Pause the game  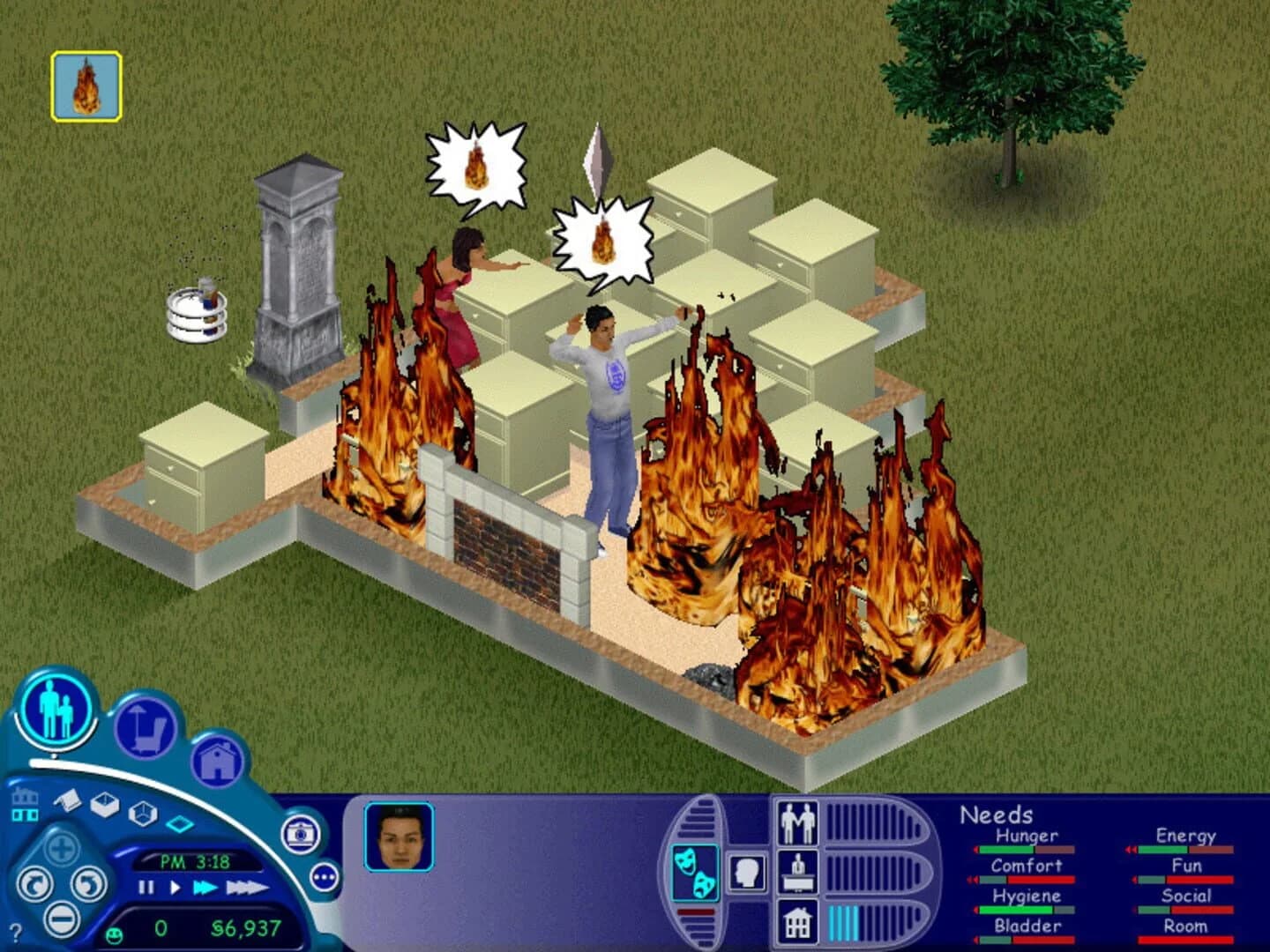pyautogui.click(x=146, y=887)
